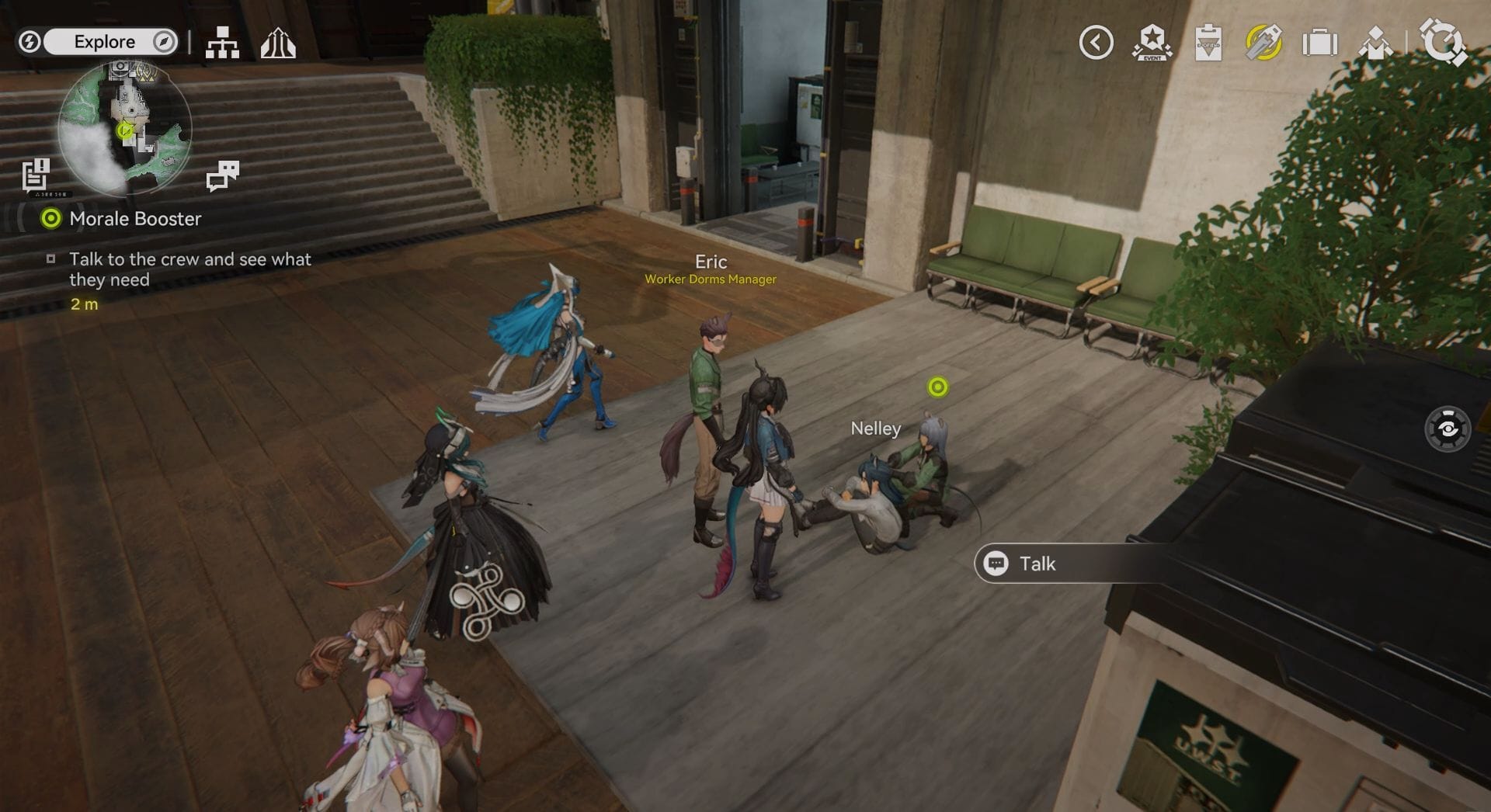This screenshot has height=812, width=1491.
Task: Open the circular minimap
Action: tap(125, 129)
